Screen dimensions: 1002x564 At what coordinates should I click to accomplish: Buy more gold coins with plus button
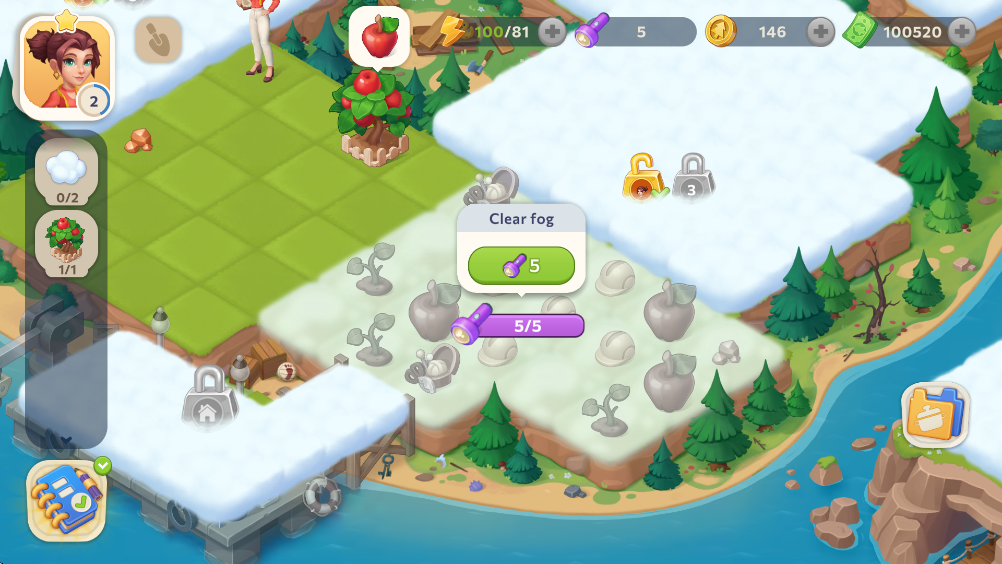click(820, 32)
